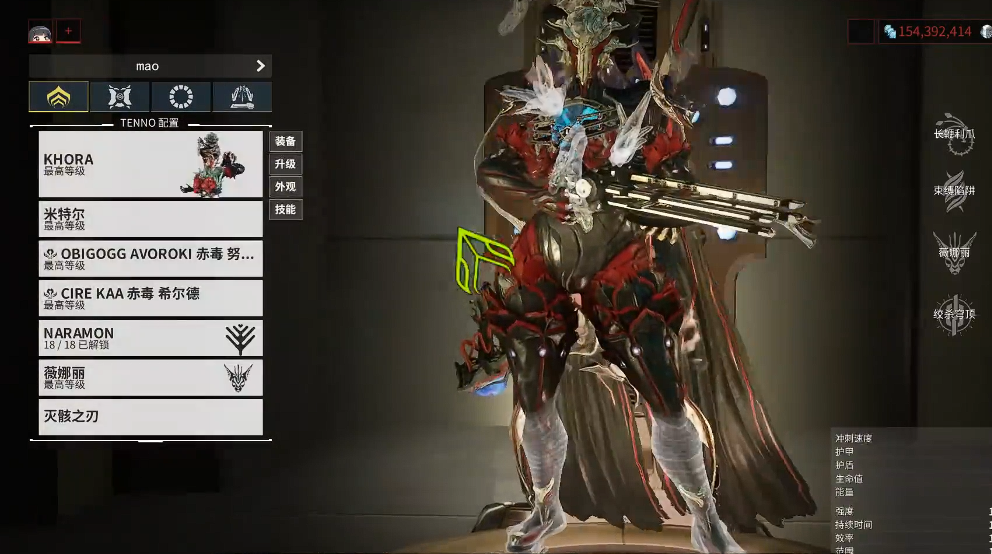Image resolution: width=992 pixels, height=554 pixels.
Task: Open the second loadout category tab
Action: [120, 97]
